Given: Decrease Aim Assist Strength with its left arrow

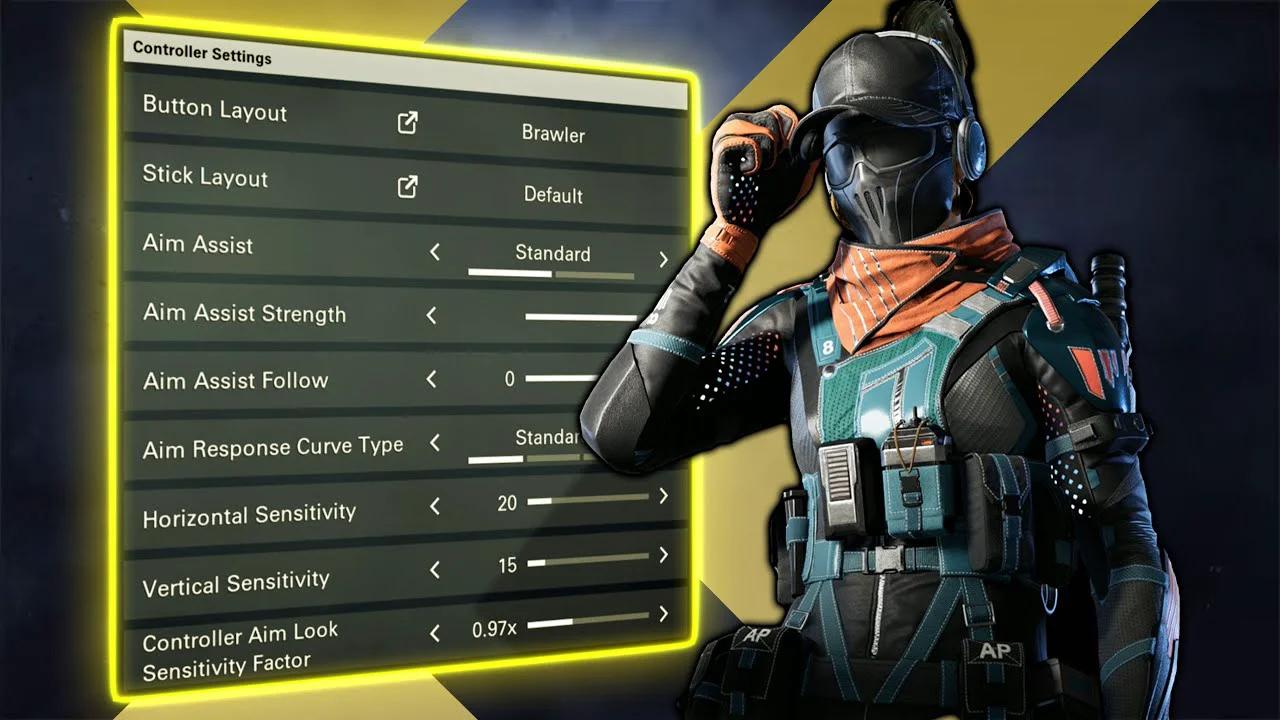Looking at the screenshot, I should [x=431, y=315].
